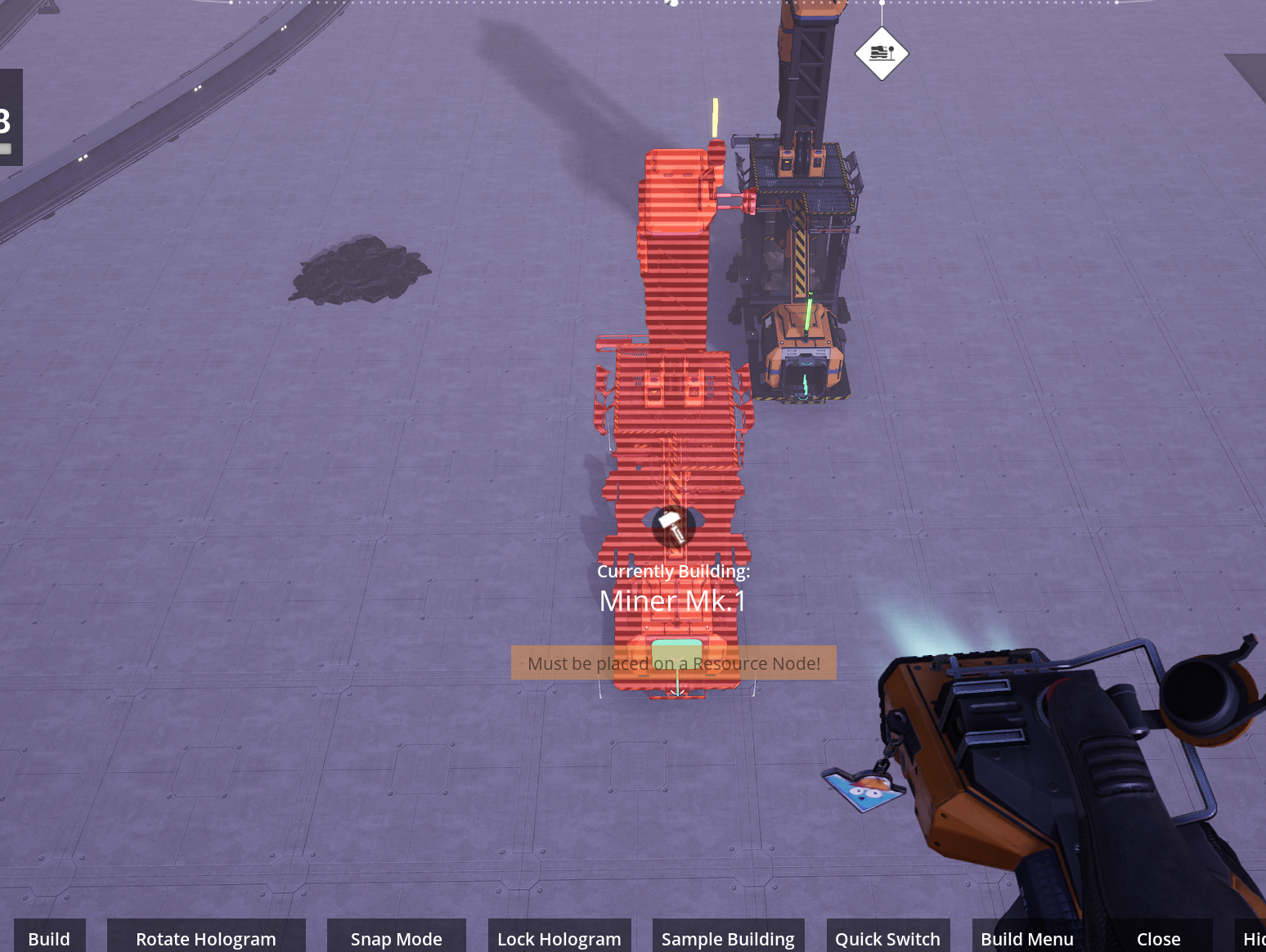
Task: Click the diamond building marker on the compass
Action: pyautogui.click(x=882, y=53)
